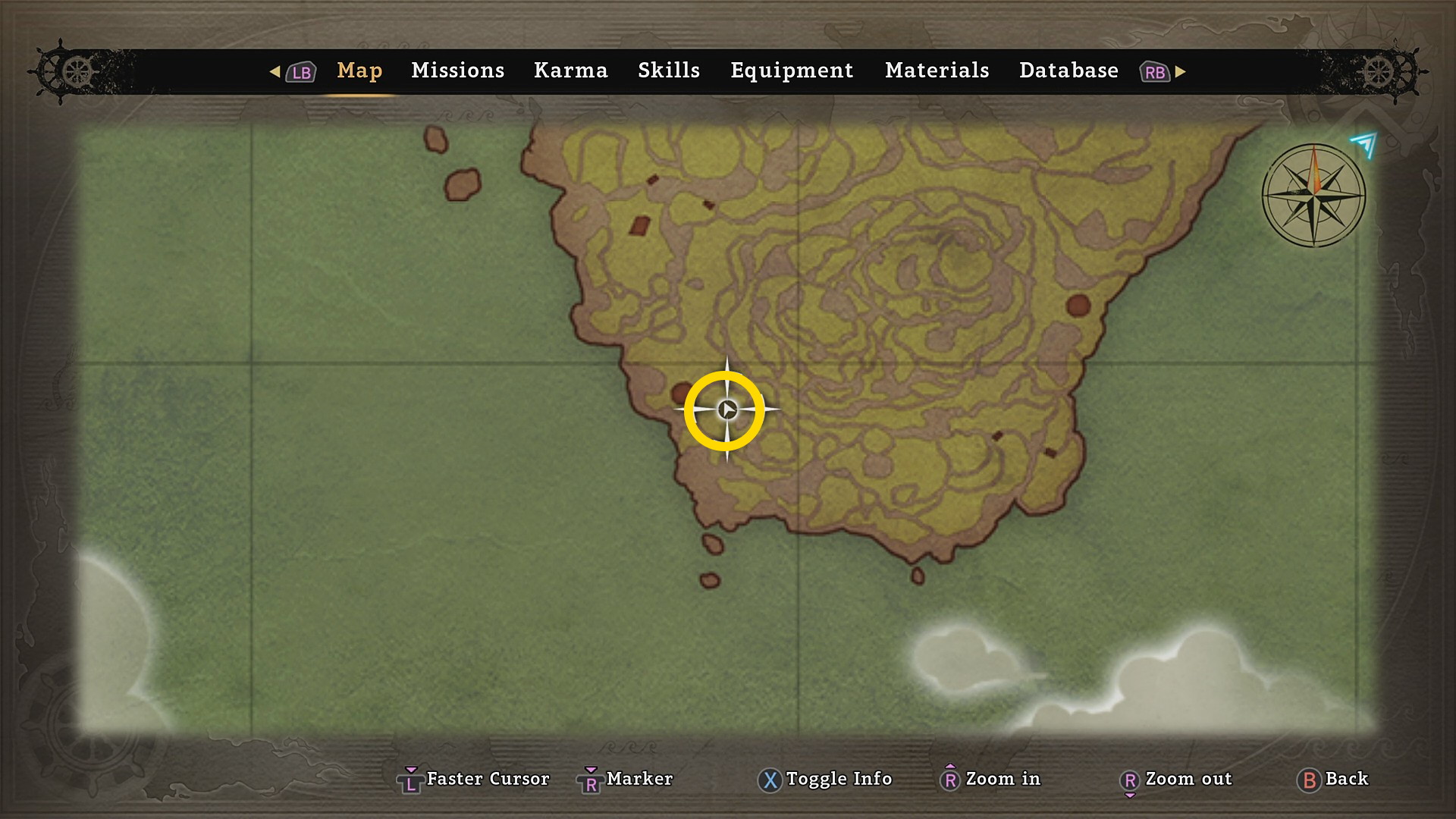
Task: Switch to the Database tab
Action: pyautogui.click(x=1068, y=71)
